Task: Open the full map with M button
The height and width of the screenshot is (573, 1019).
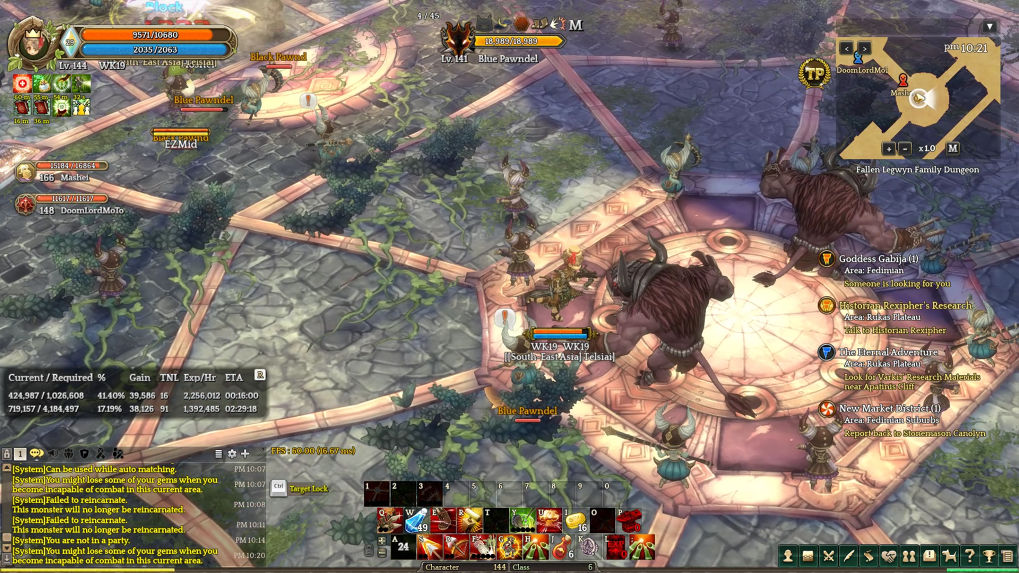Action: coord(953,148)
